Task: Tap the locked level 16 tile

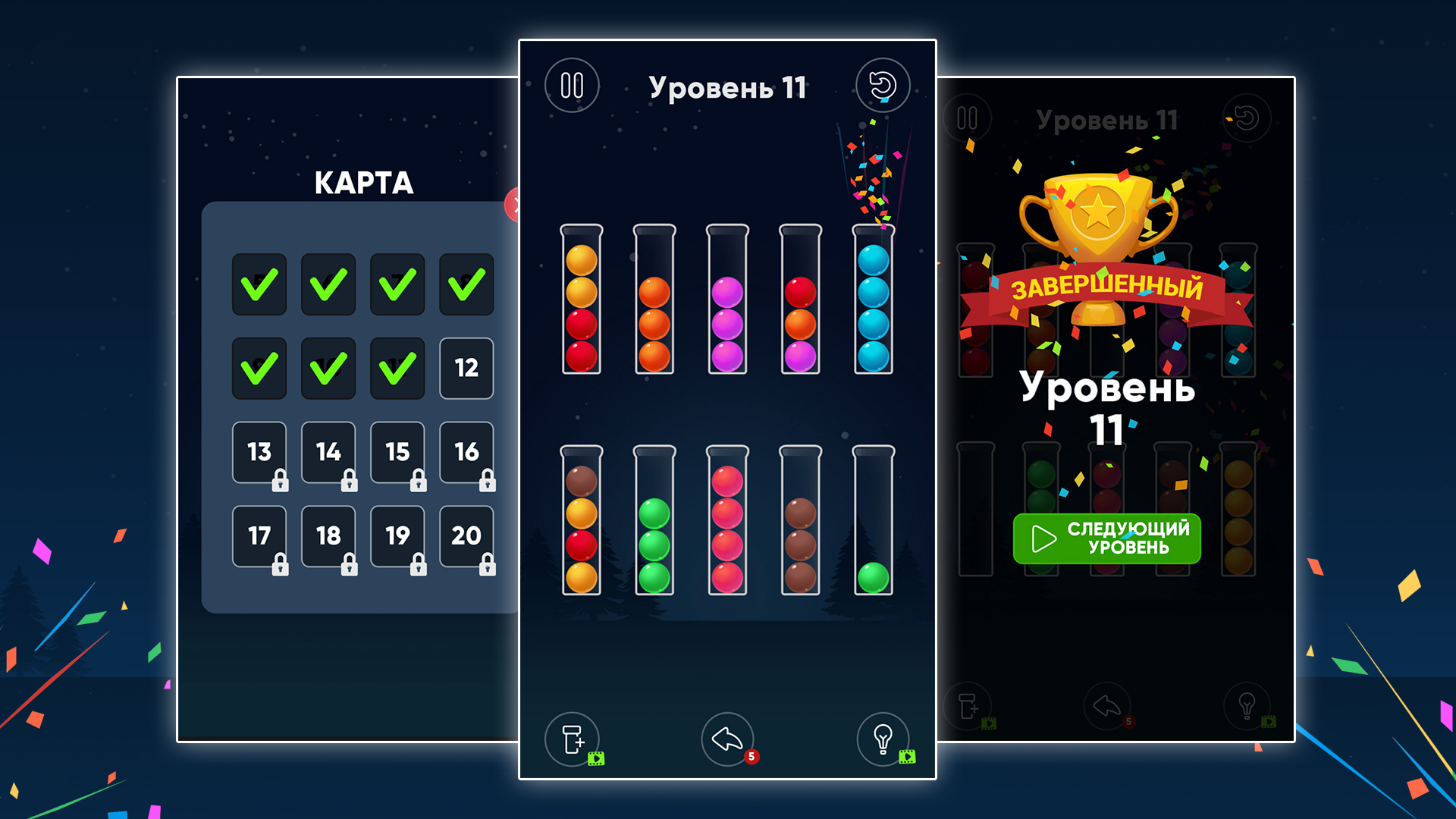Action: 466,453
